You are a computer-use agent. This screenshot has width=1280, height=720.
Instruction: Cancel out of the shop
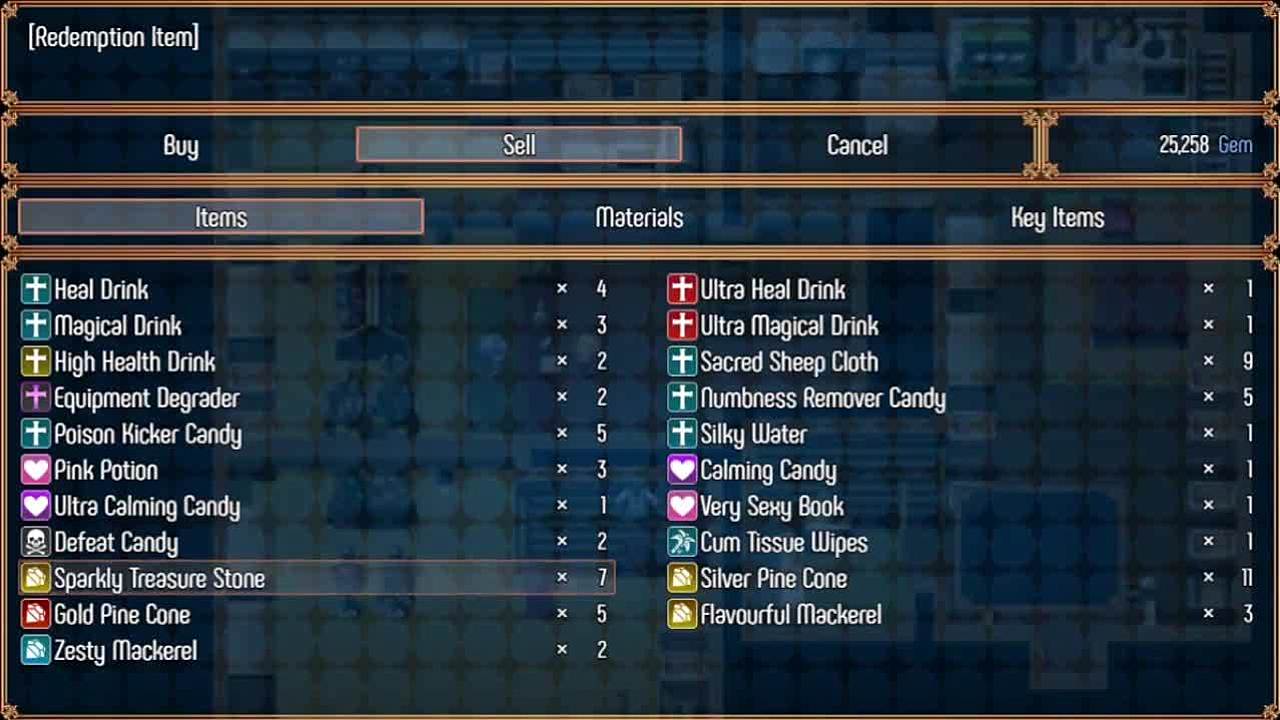(857, 145)
